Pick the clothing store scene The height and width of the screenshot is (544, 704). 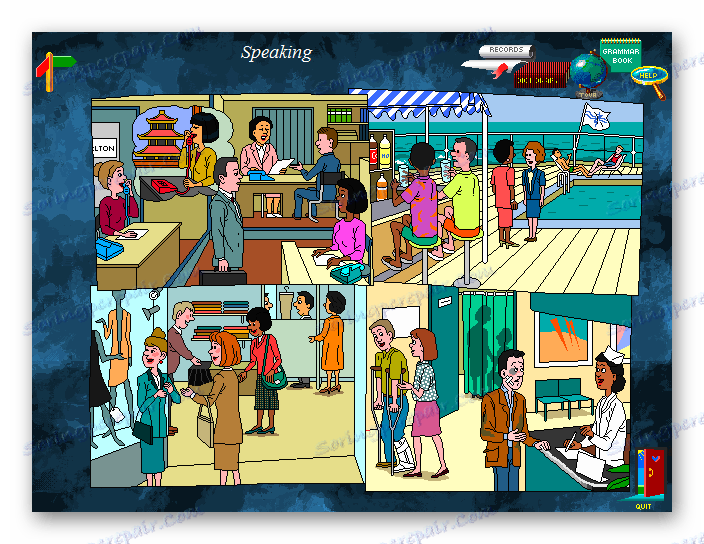[228, 385]
